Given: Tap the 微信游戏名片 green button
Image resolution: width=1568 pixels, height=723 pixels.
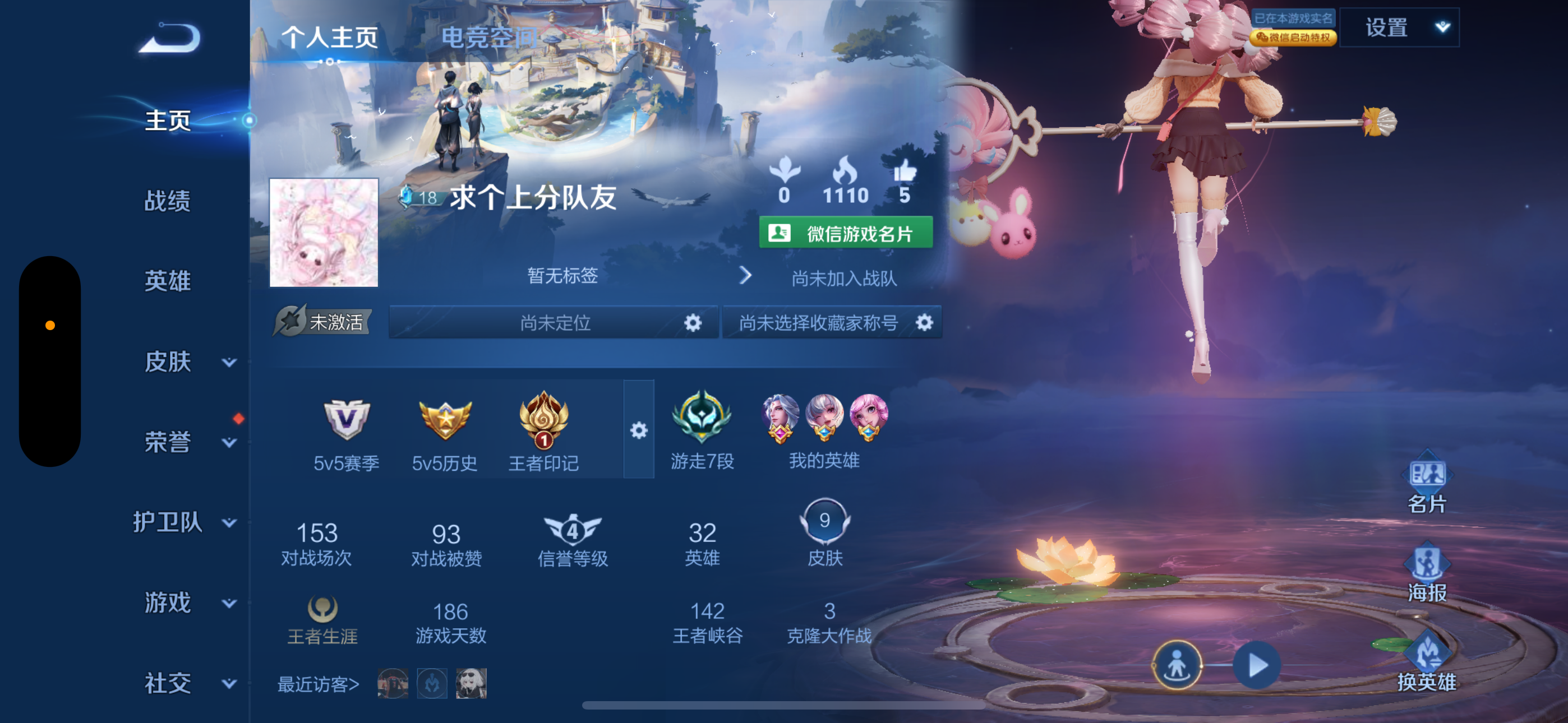Looking at the screenshot, I should pos(846,233).
